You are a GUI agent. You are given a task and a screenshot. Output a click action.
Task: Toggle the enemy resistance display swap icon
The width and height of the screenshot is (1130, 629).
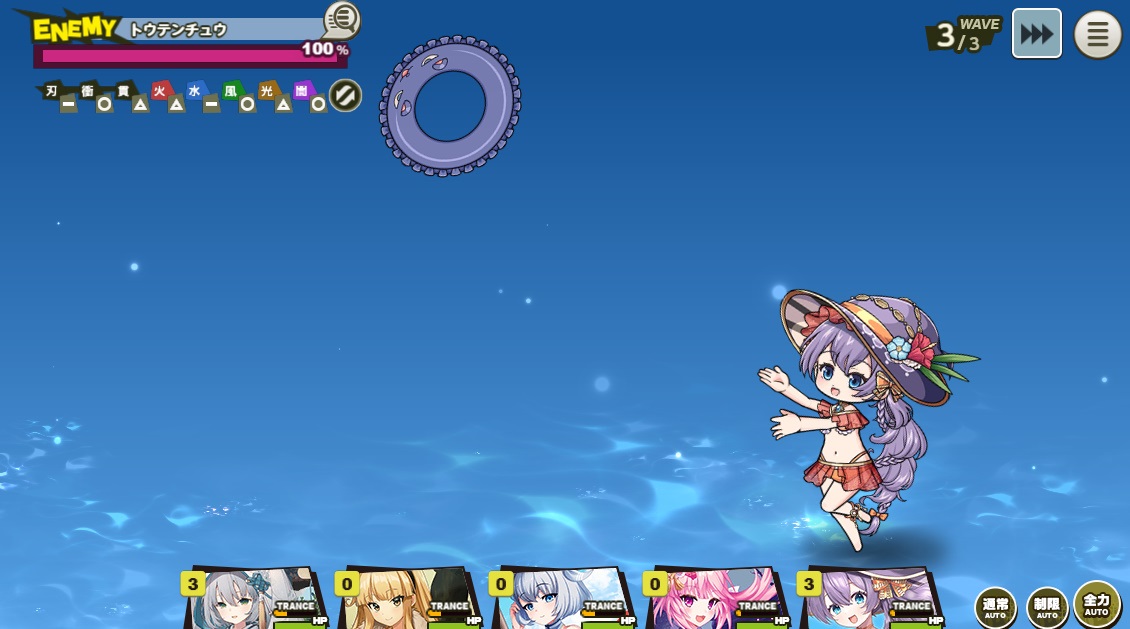pos(345,96)
